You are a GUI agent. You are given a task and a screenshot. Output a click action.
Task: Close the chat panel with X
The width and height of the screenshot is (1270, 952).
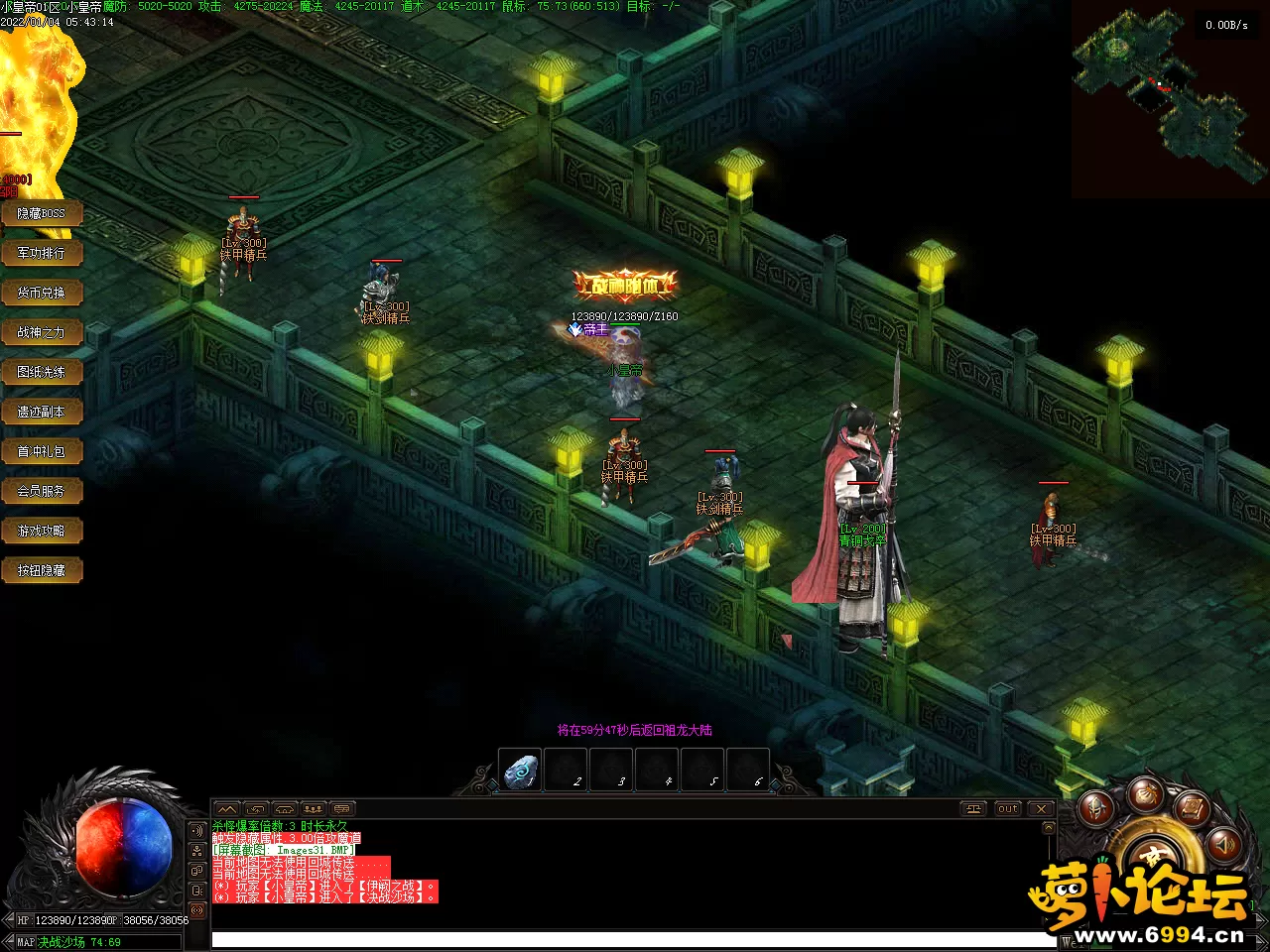pyautogui.click(x=1041, y=808)
